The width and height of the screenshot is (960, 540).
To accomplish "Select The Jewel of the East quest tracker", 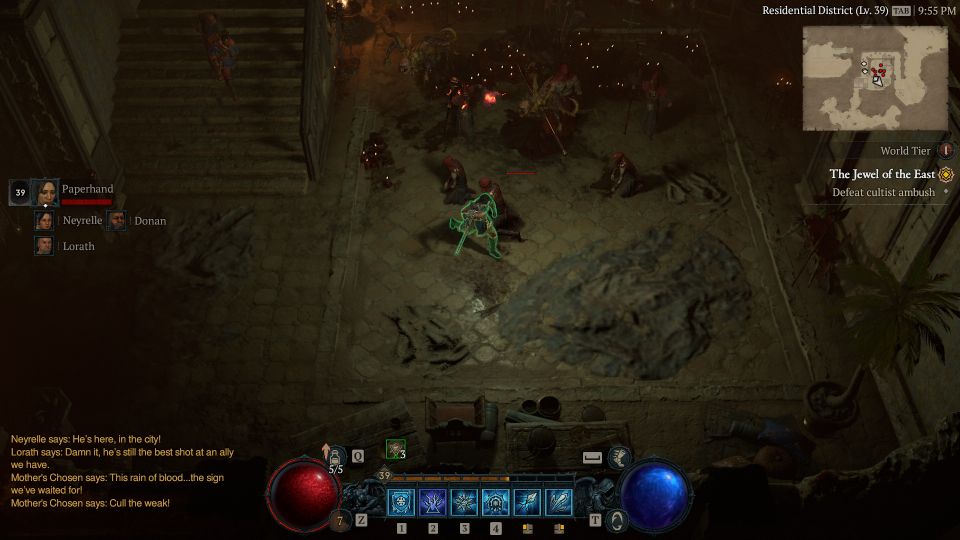I will pyautogui.click(x=883, y=174).
